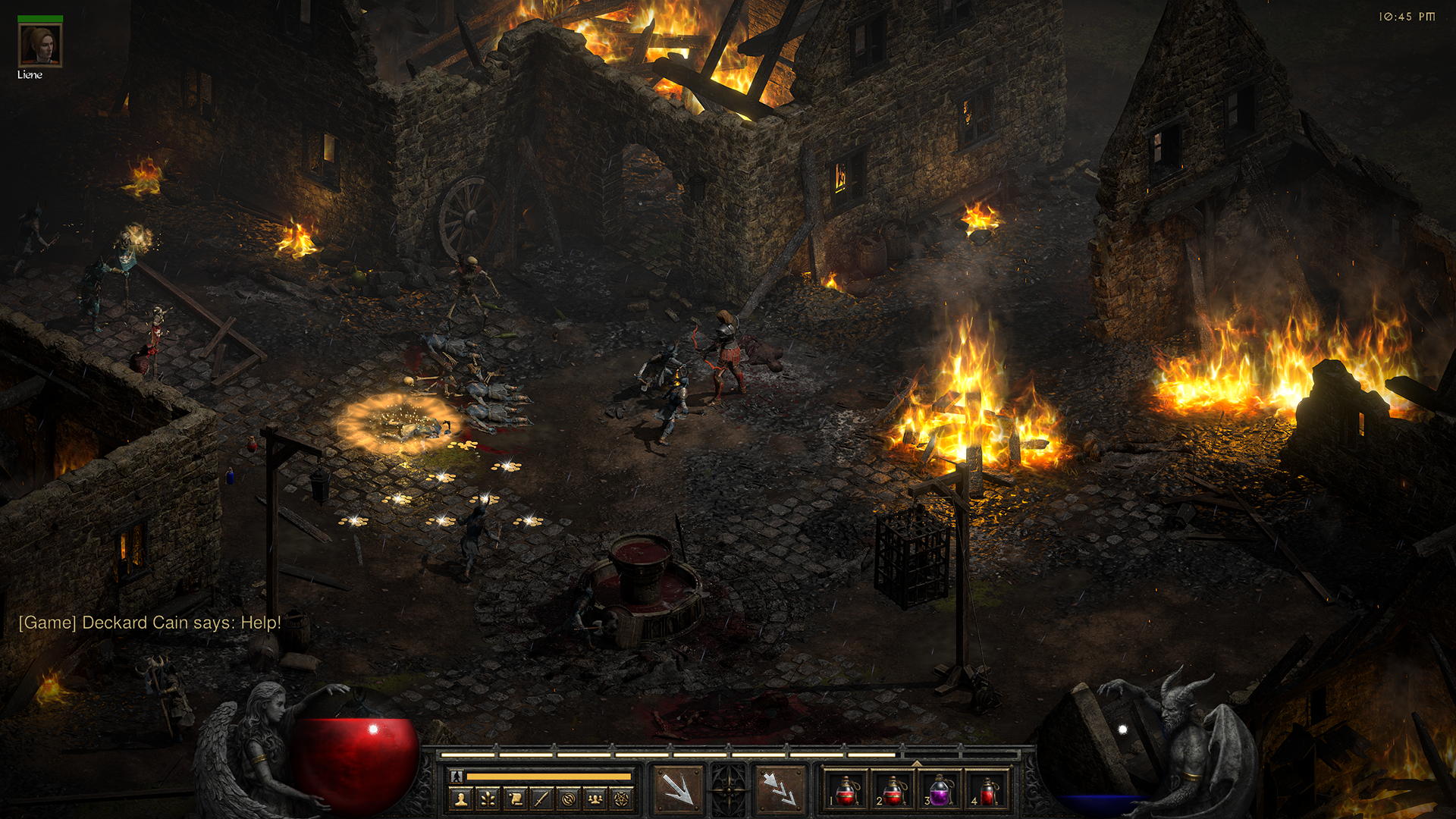The height and width of the screenshot is (819, 1456).
Task: Select the right-click triple arrow skill
Action: [779, 789]
